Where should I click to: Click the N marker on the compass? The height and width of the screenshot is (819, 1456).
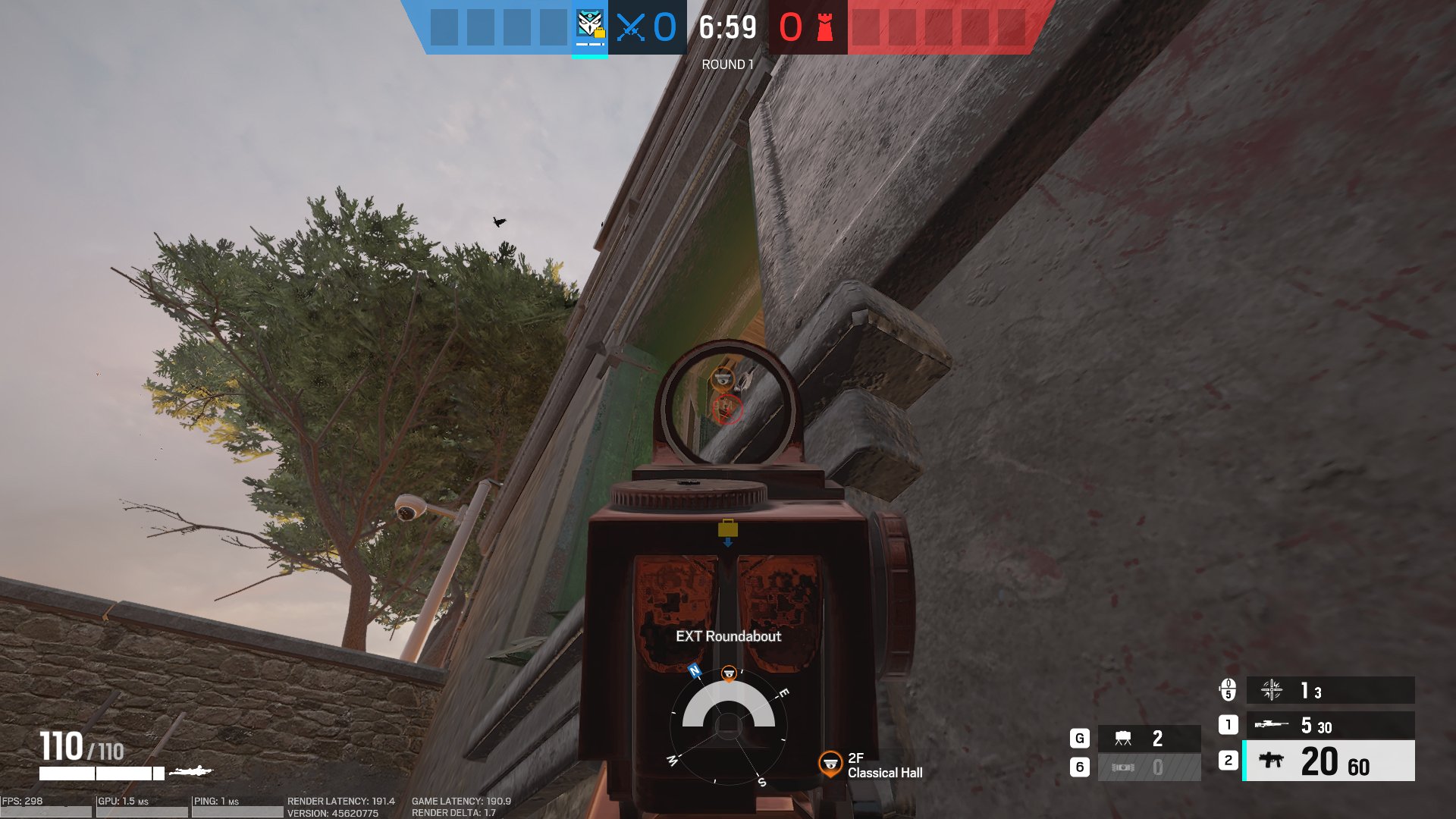[692, 671]
